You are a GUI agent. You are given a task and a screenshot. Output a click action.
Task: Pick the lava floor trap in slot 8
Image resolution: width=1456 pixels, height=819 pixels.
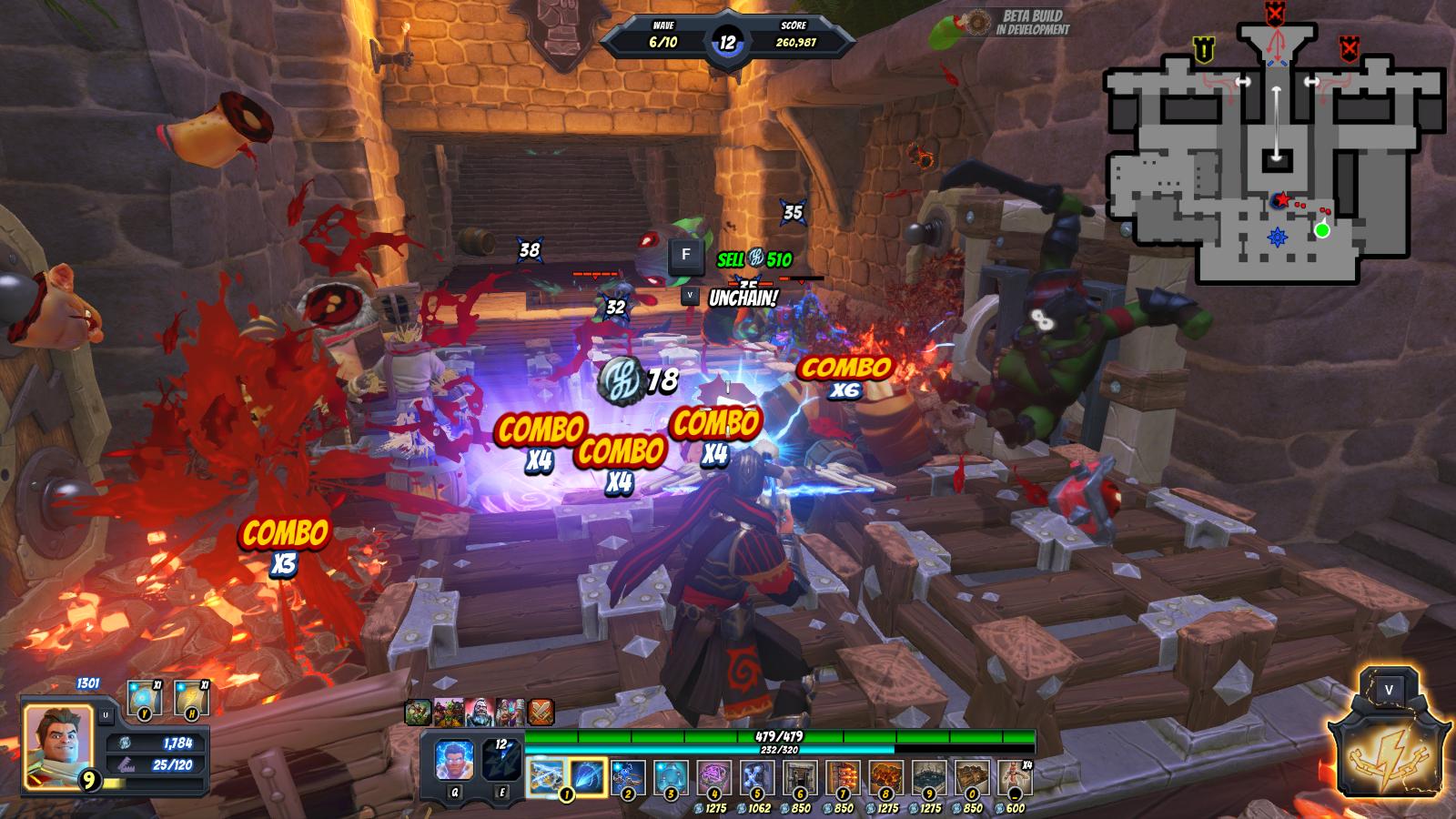[886, 779]
